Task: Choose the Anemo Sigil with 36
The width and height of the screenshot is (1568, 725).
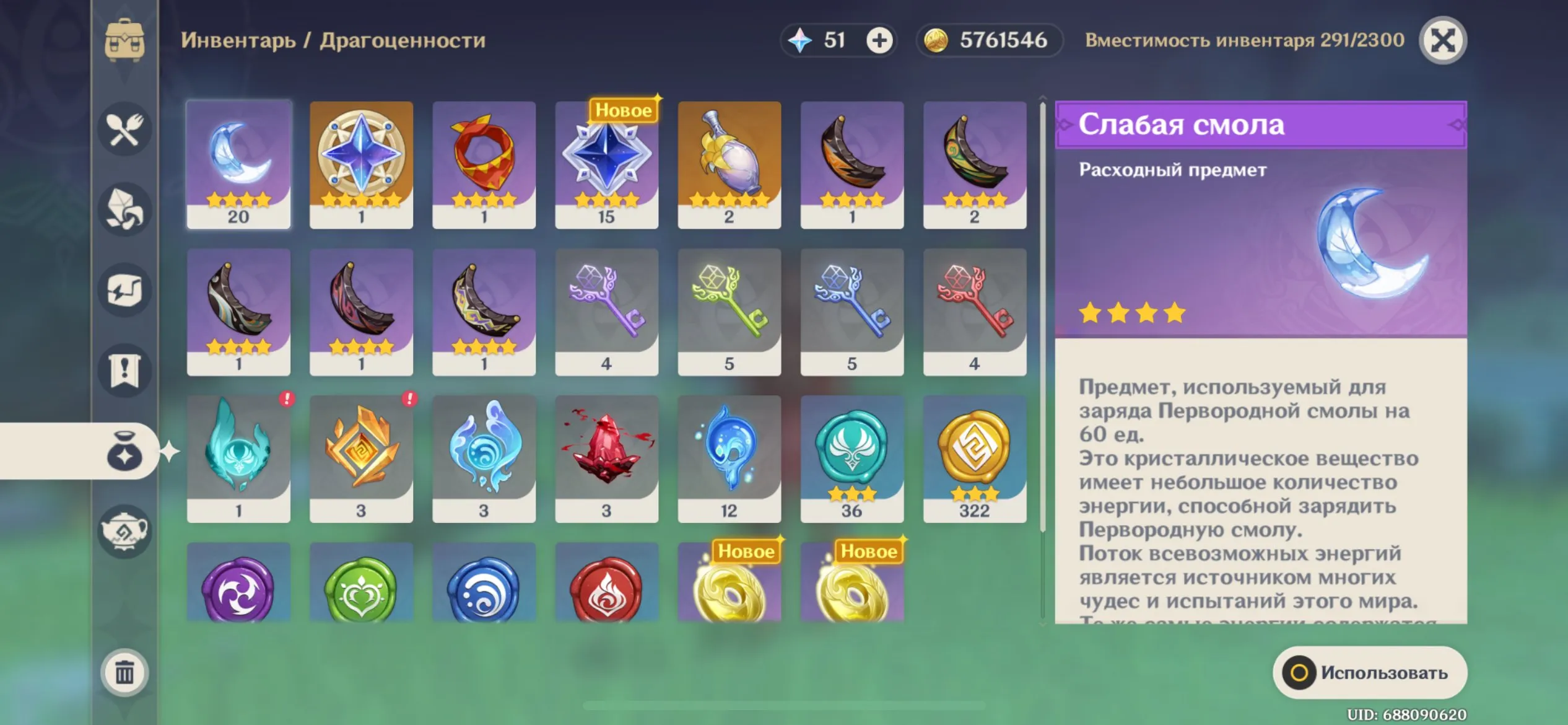Action: 852,459
